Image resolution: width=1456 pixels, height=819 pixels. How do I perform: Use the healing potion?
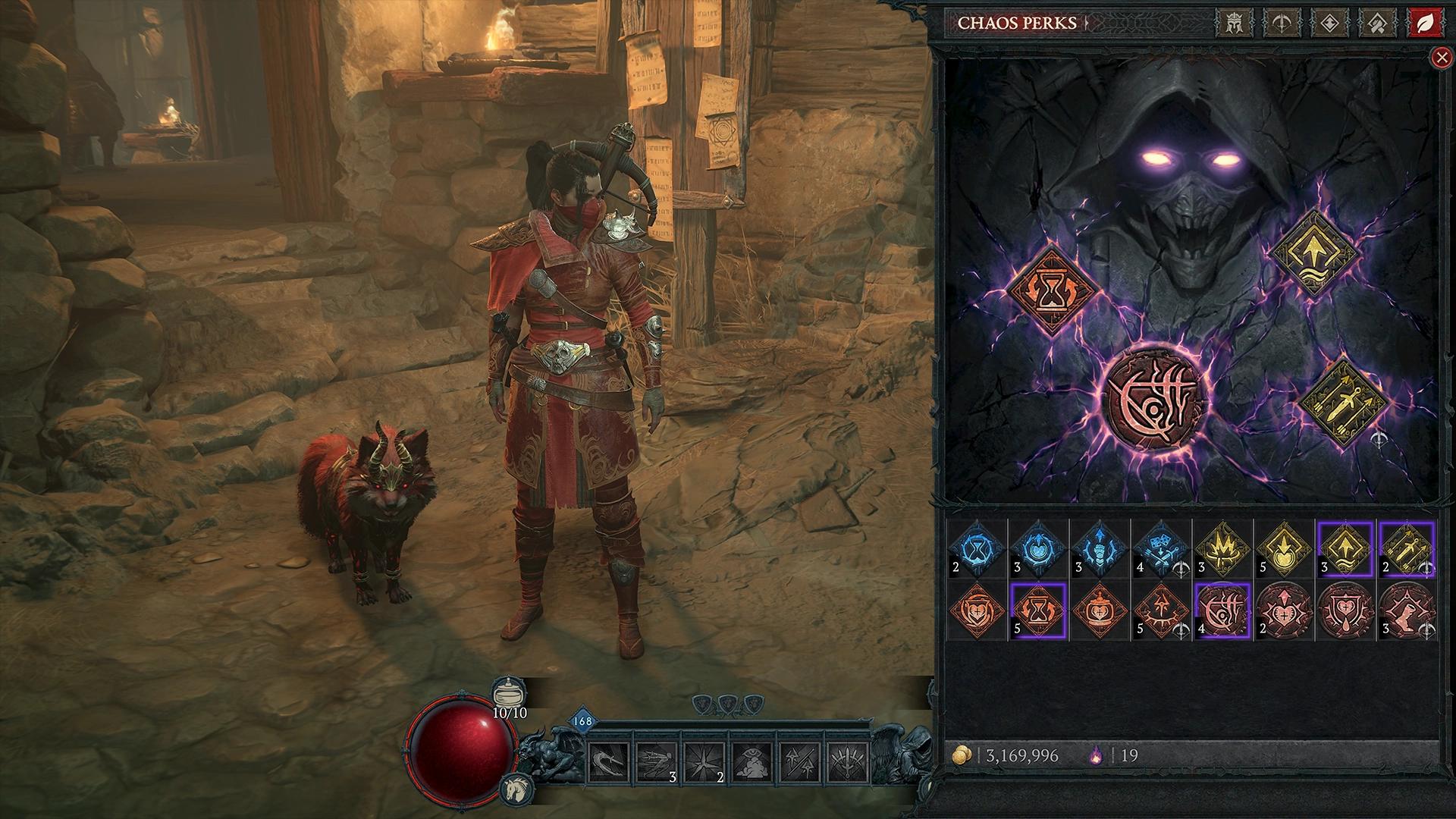(509, 695)
